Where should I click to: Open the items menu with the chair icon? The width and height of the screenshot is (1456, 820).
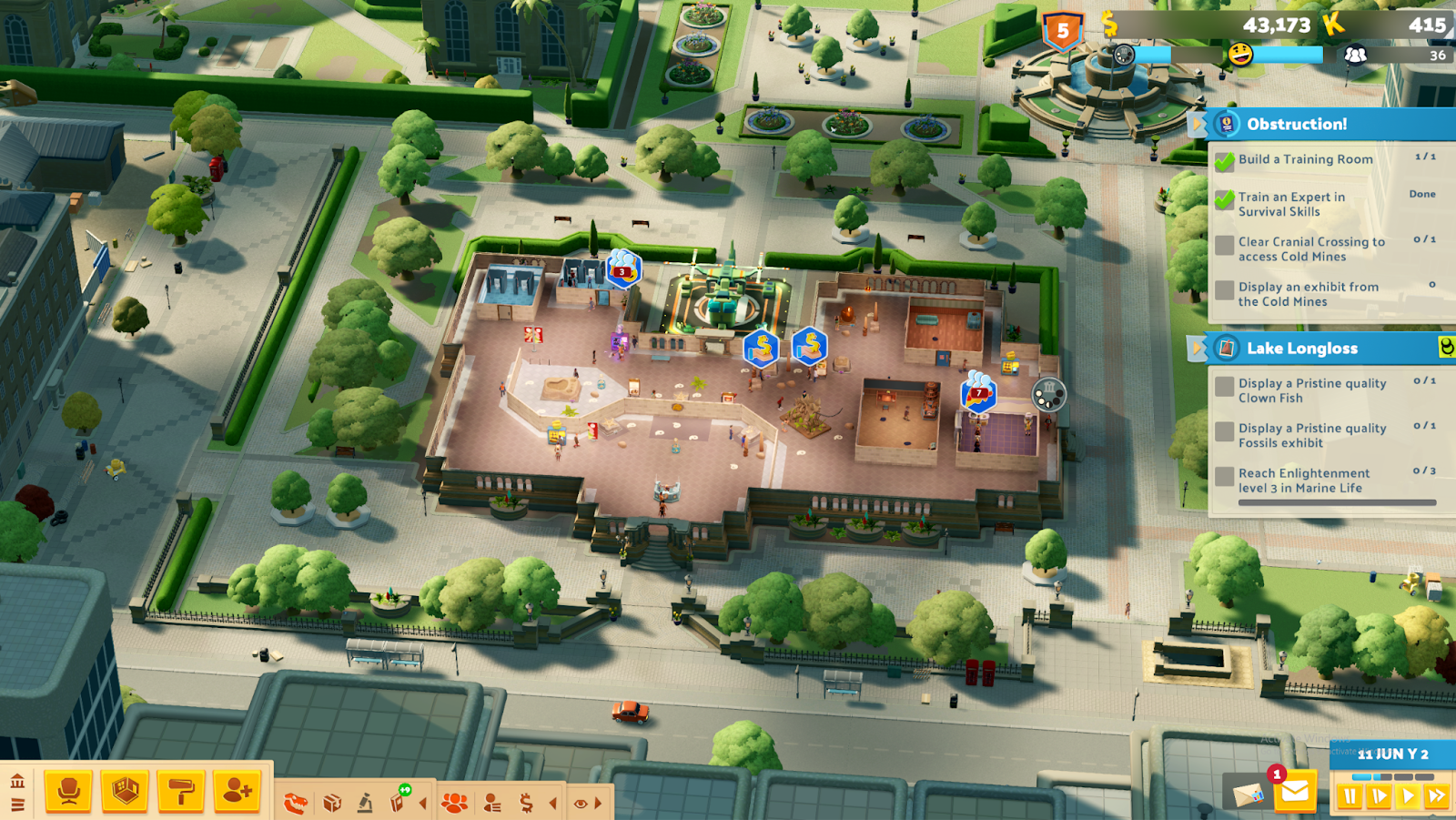pos(68,791)
